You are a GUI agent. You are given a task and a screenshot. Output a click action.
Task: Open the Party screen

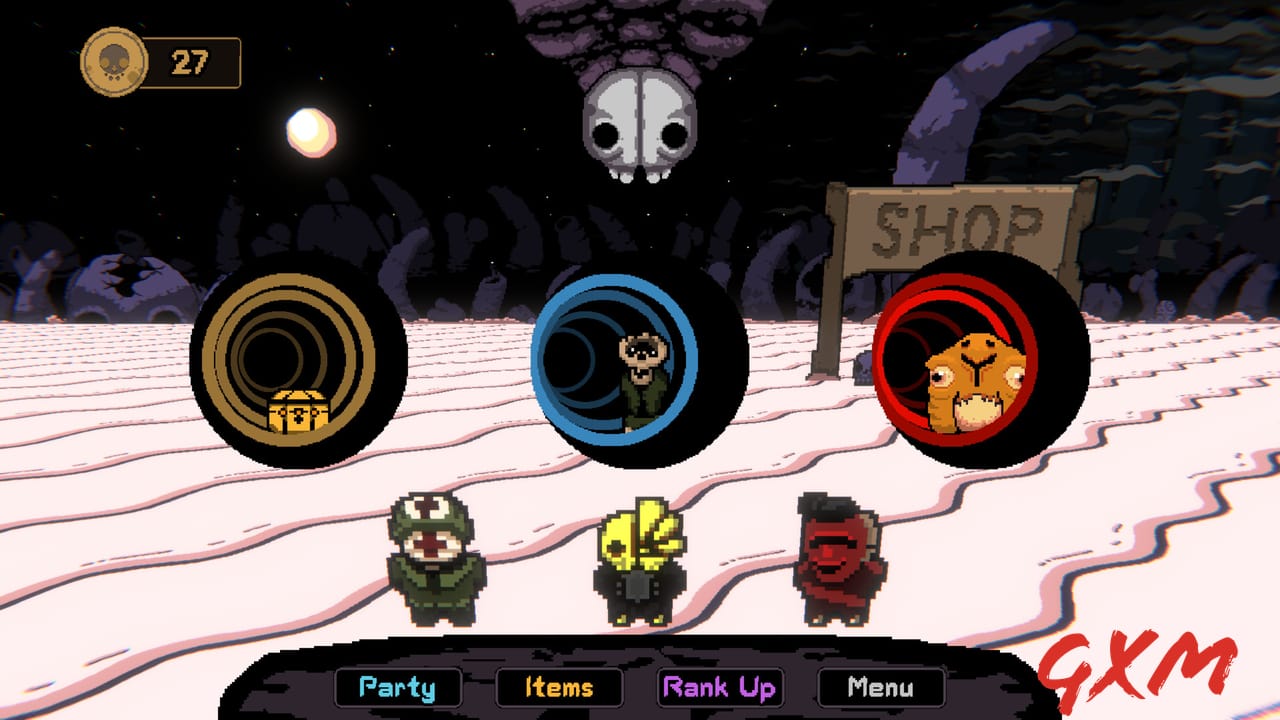pyautogui.click(x=400, y=687)
